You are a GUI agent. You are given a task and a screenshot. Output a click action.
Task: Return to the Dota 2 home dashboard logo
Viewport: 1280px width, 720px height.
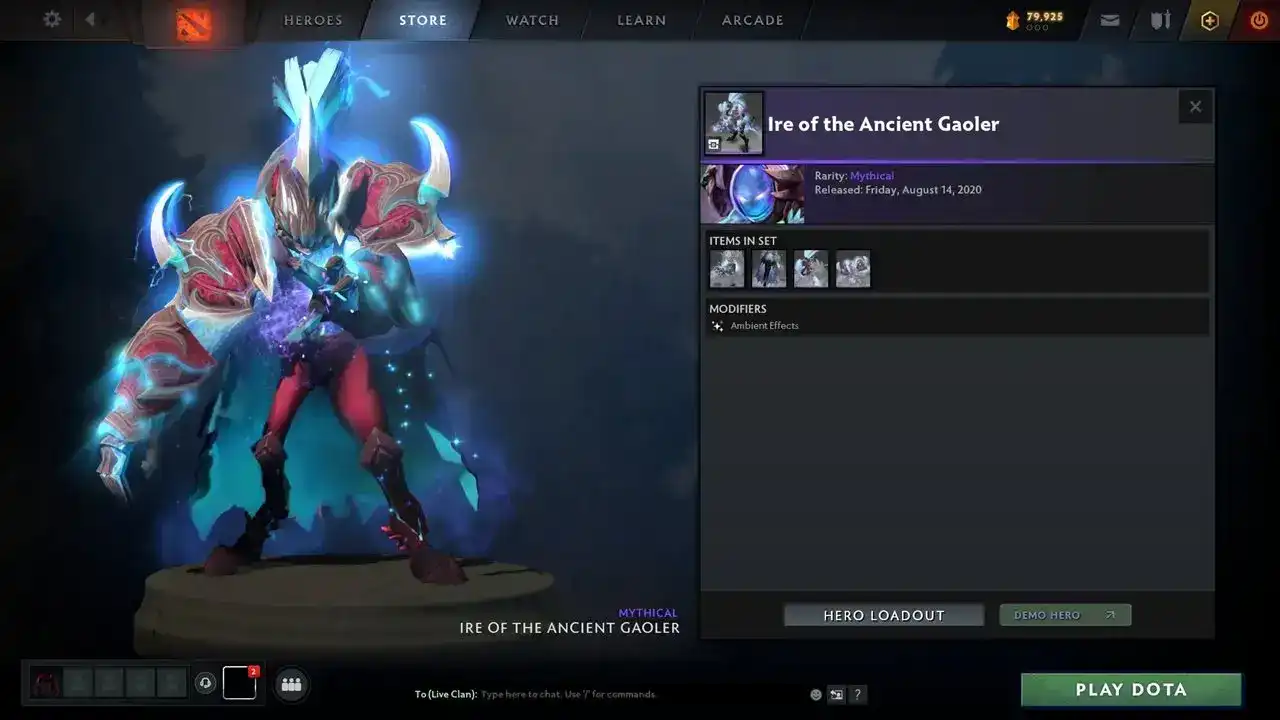pyautogui.click(x=194, y=23)
